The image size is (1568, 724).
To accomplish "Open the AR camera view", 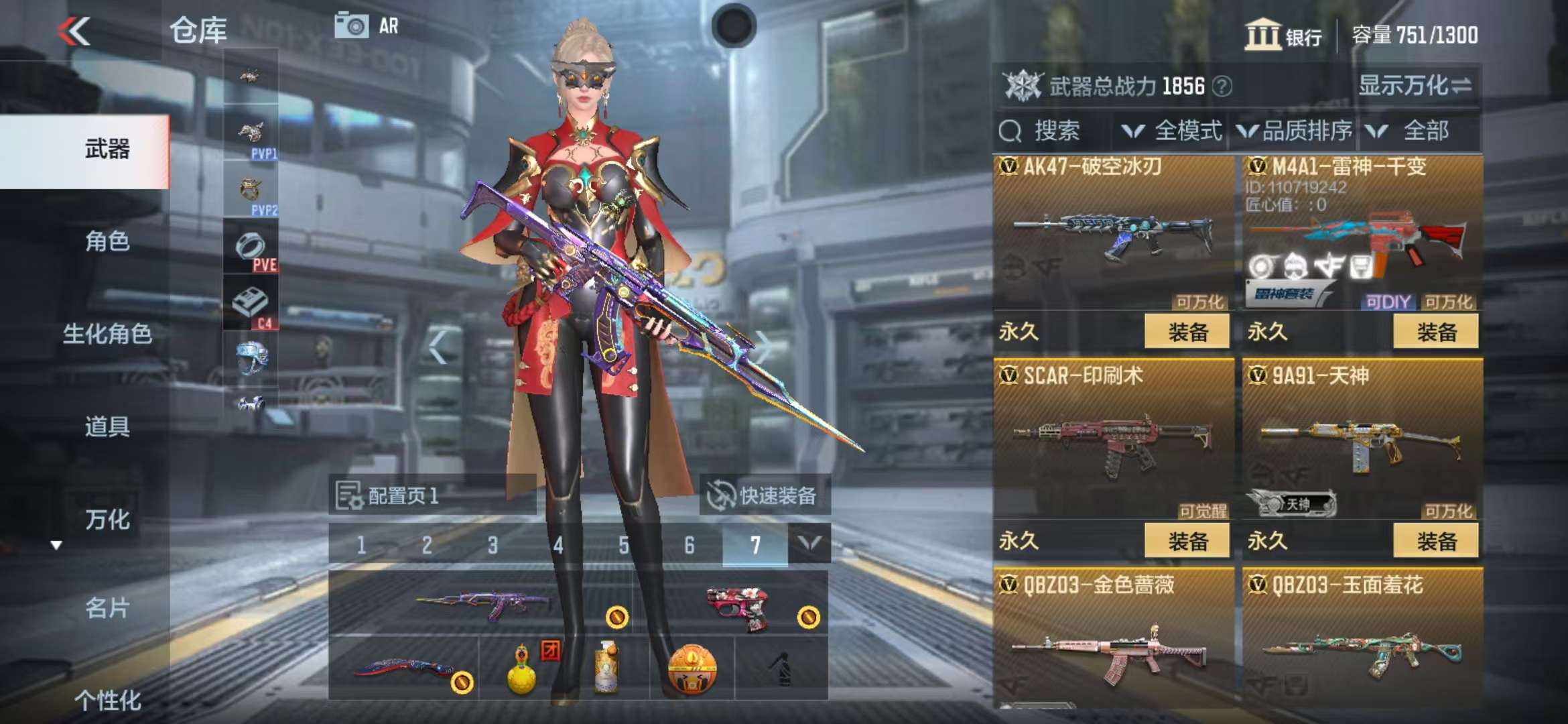I will click(367, 26).
